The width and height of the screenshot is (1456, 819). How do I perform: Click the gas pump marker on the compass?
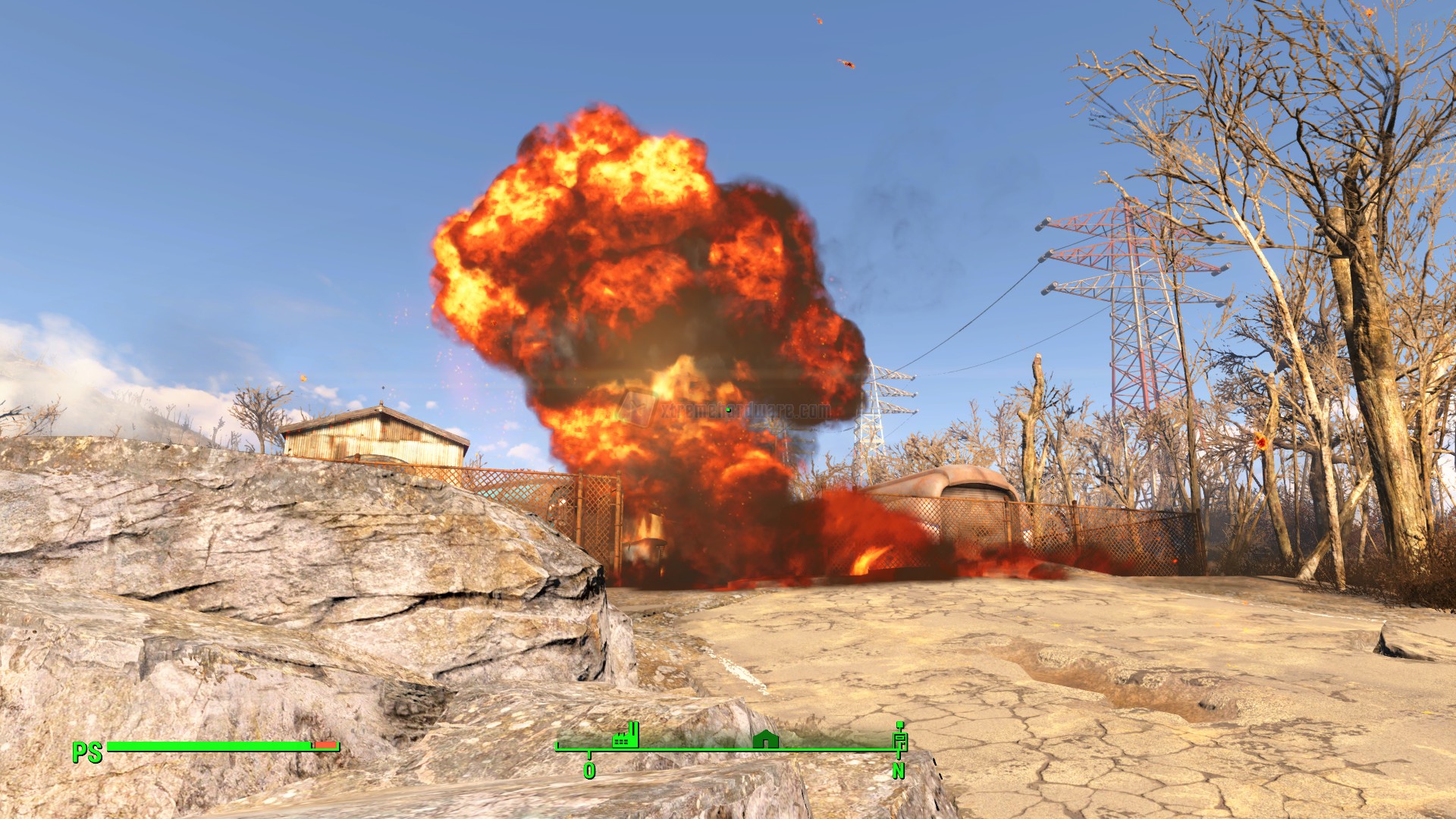[x=900, y=738]
